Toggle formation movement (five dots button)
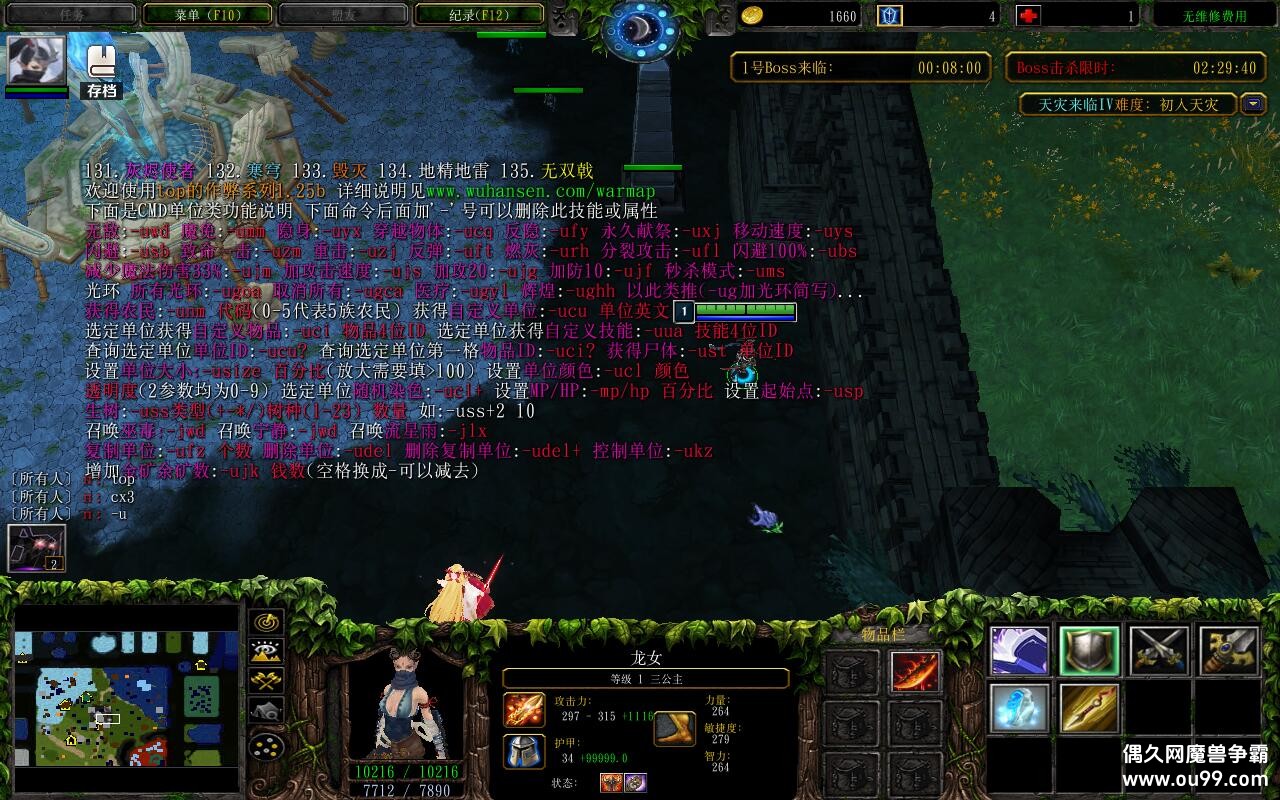This screenshot has width=1280, height=800. 266,746
